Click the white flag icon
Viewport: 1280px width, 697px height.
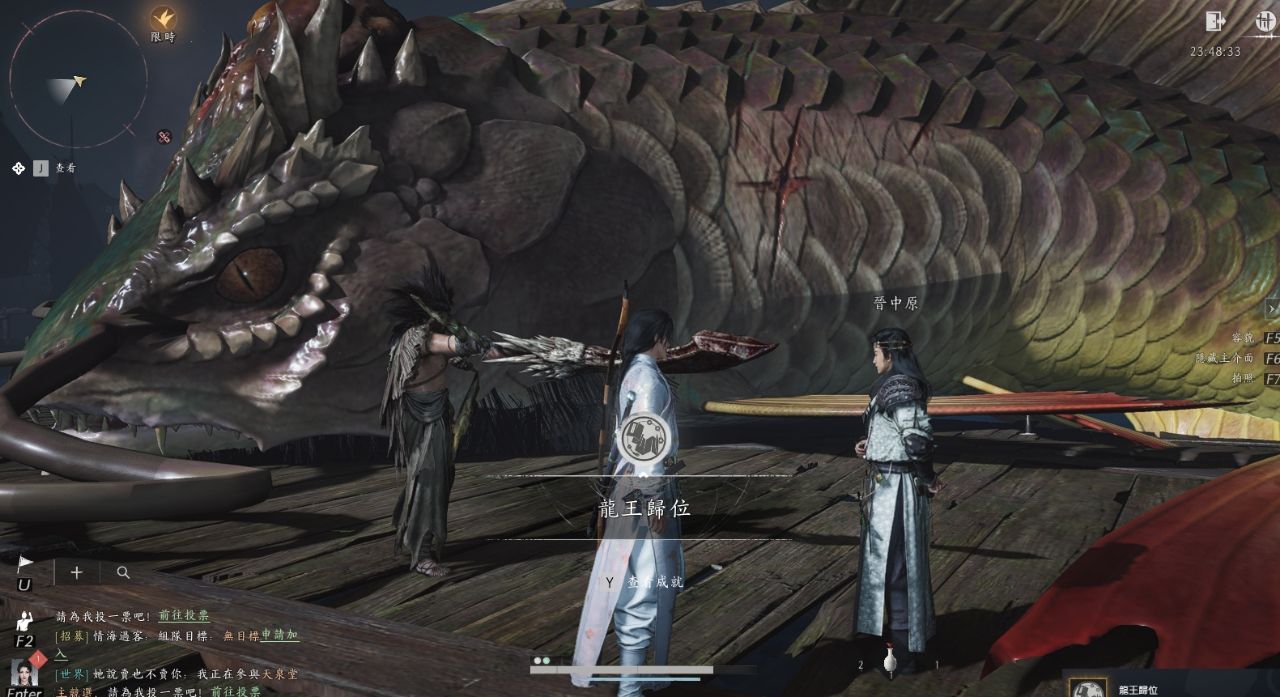coord(25,563)
